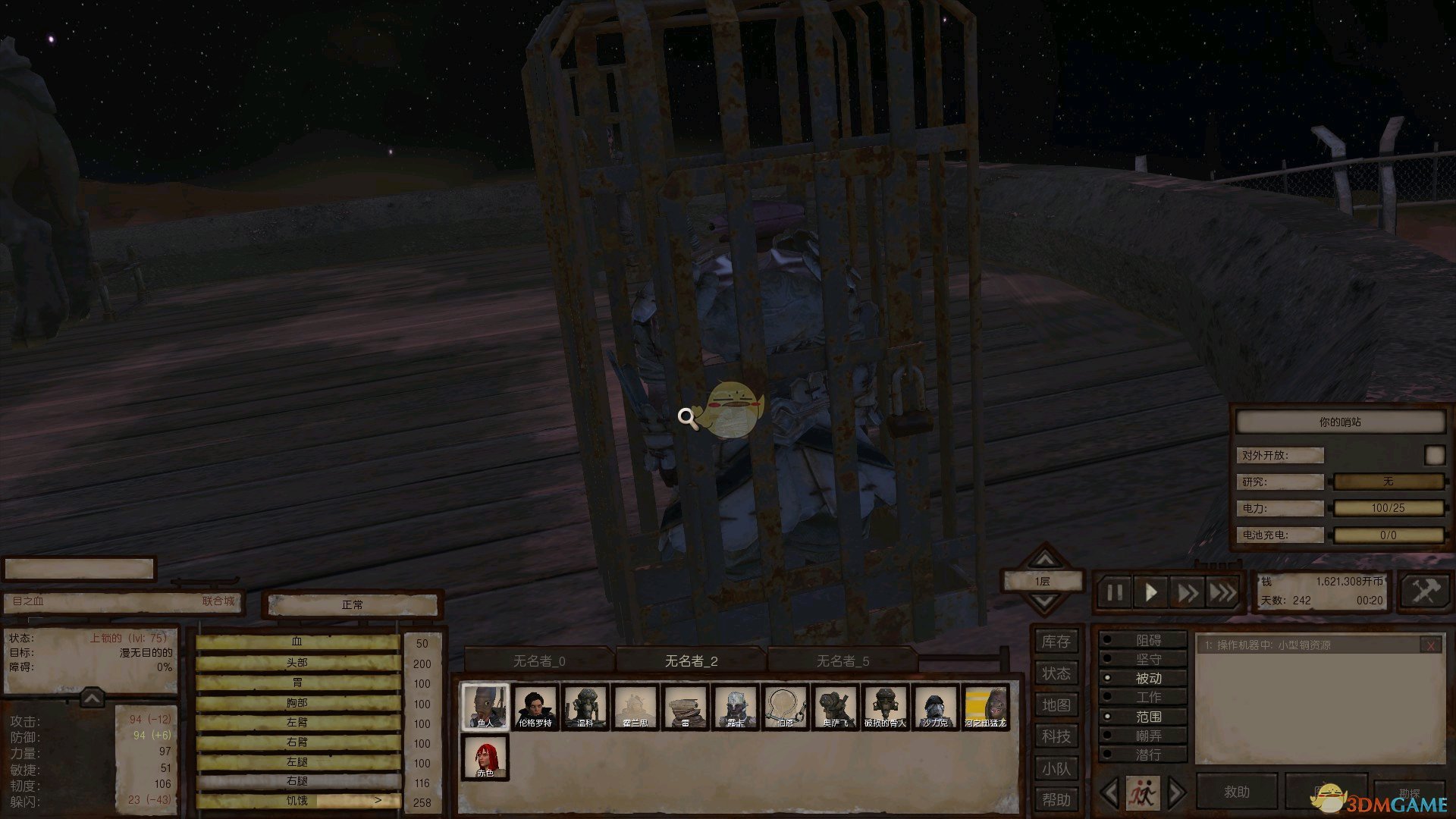Select the red-haired 赤色 character portrait
Screen dimensions: 1456x819
(485, 756)
